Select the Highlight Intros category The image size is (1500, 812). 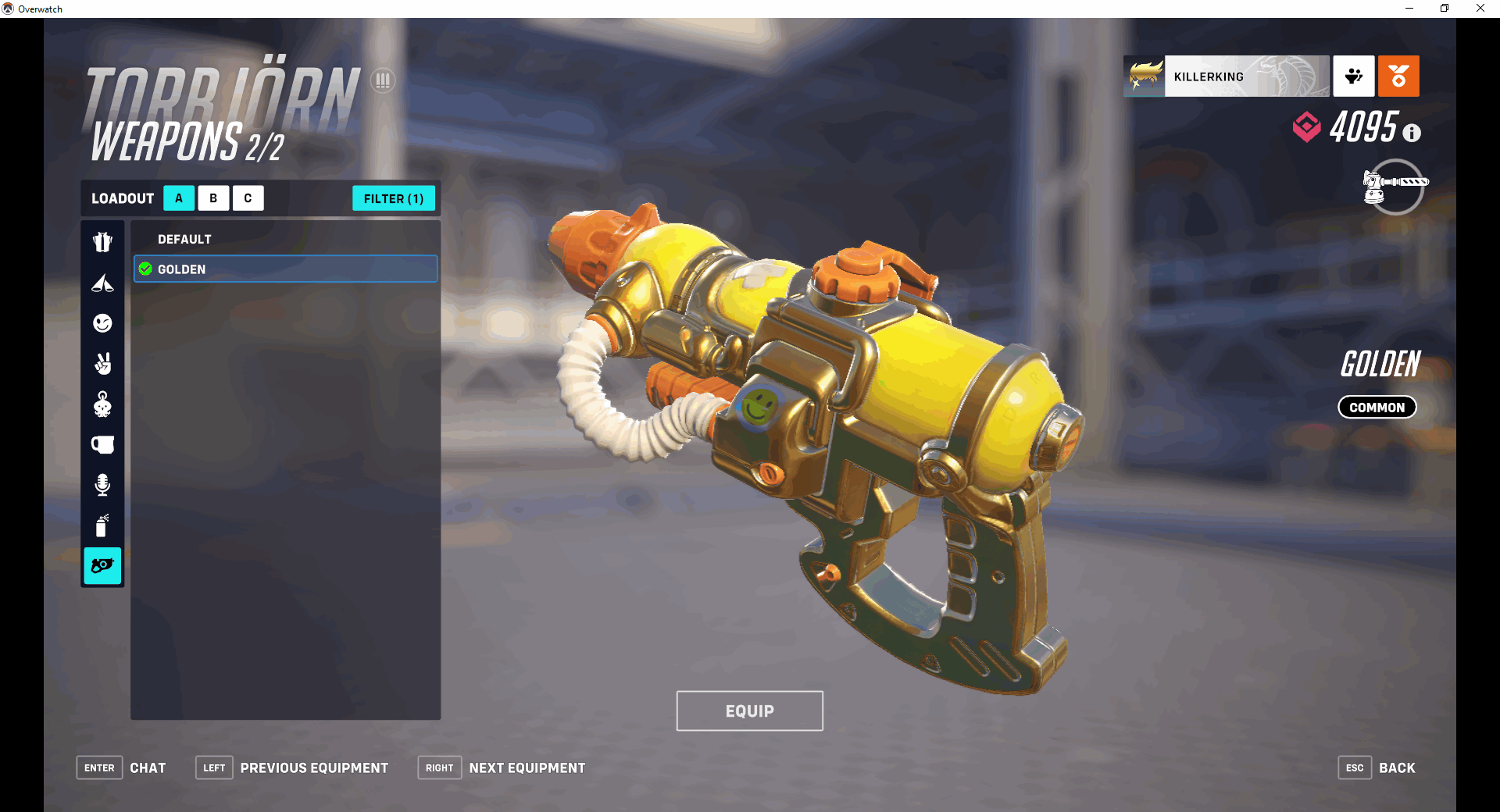[x=102, y=283]
